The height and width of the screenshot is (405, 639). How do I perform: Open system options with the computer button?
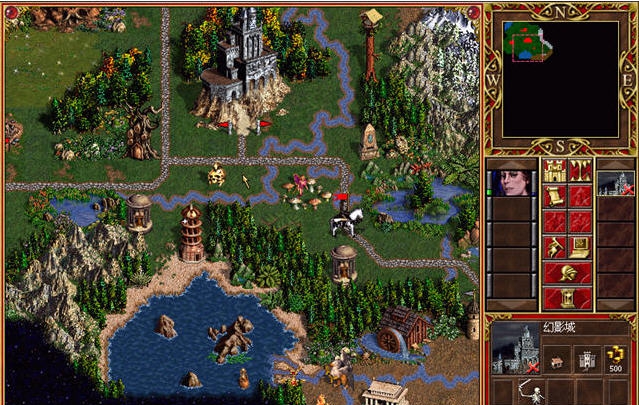pos(580,247)
